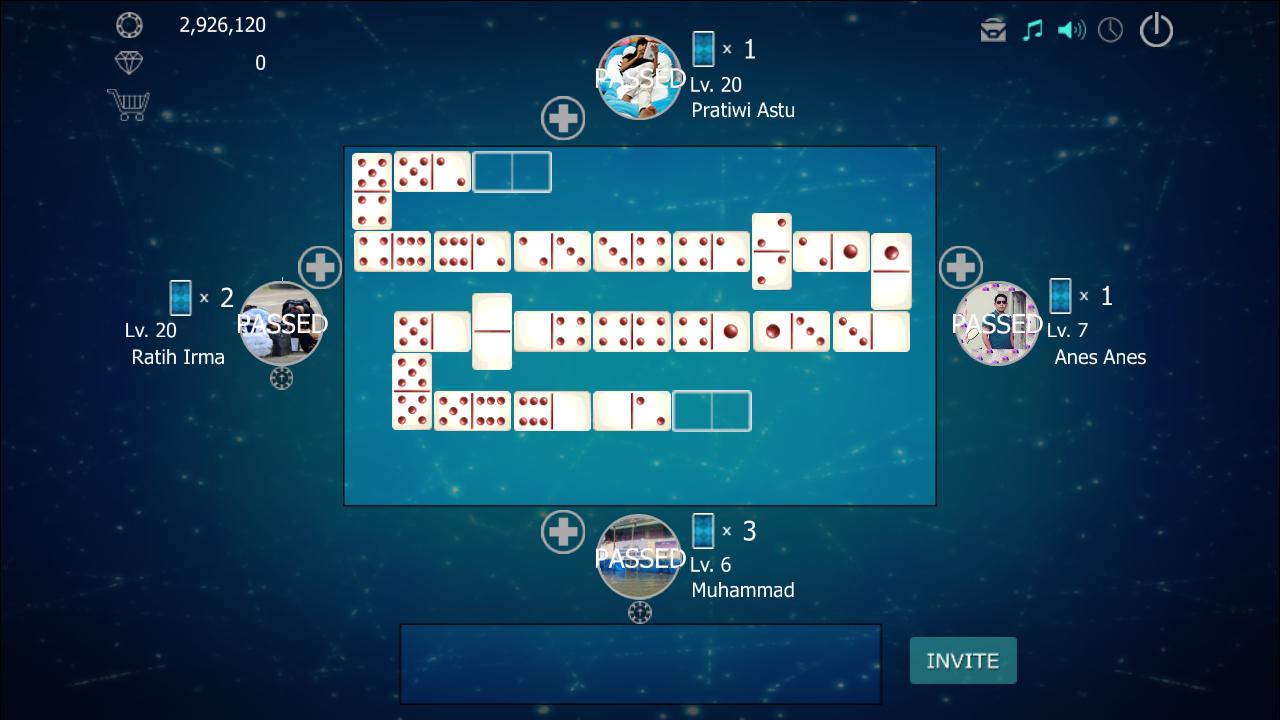Click the chip balance icon
This screenshot has height=720, width=1280.
coord(129,25)
